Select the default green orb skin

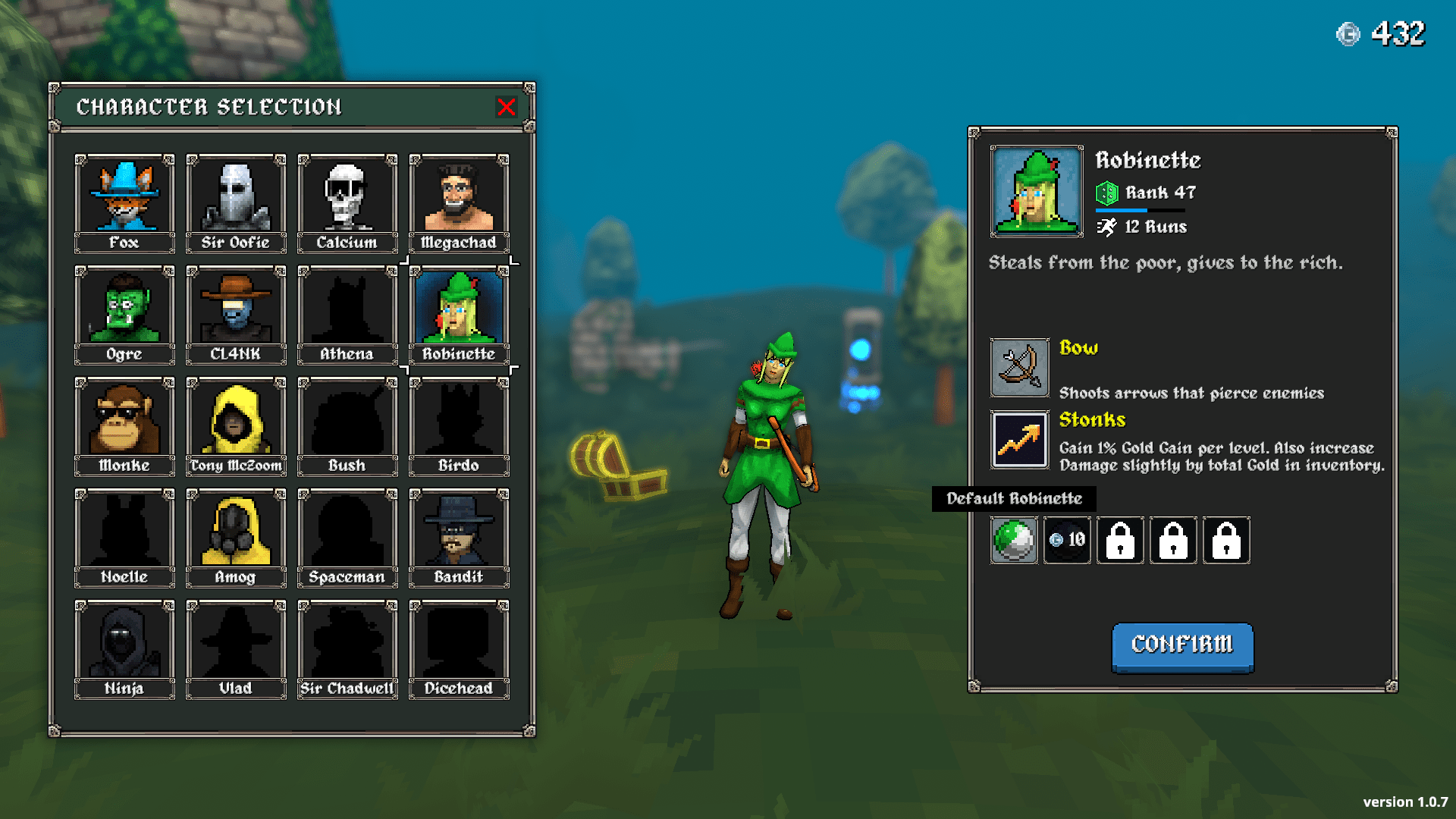point(1014,540)
